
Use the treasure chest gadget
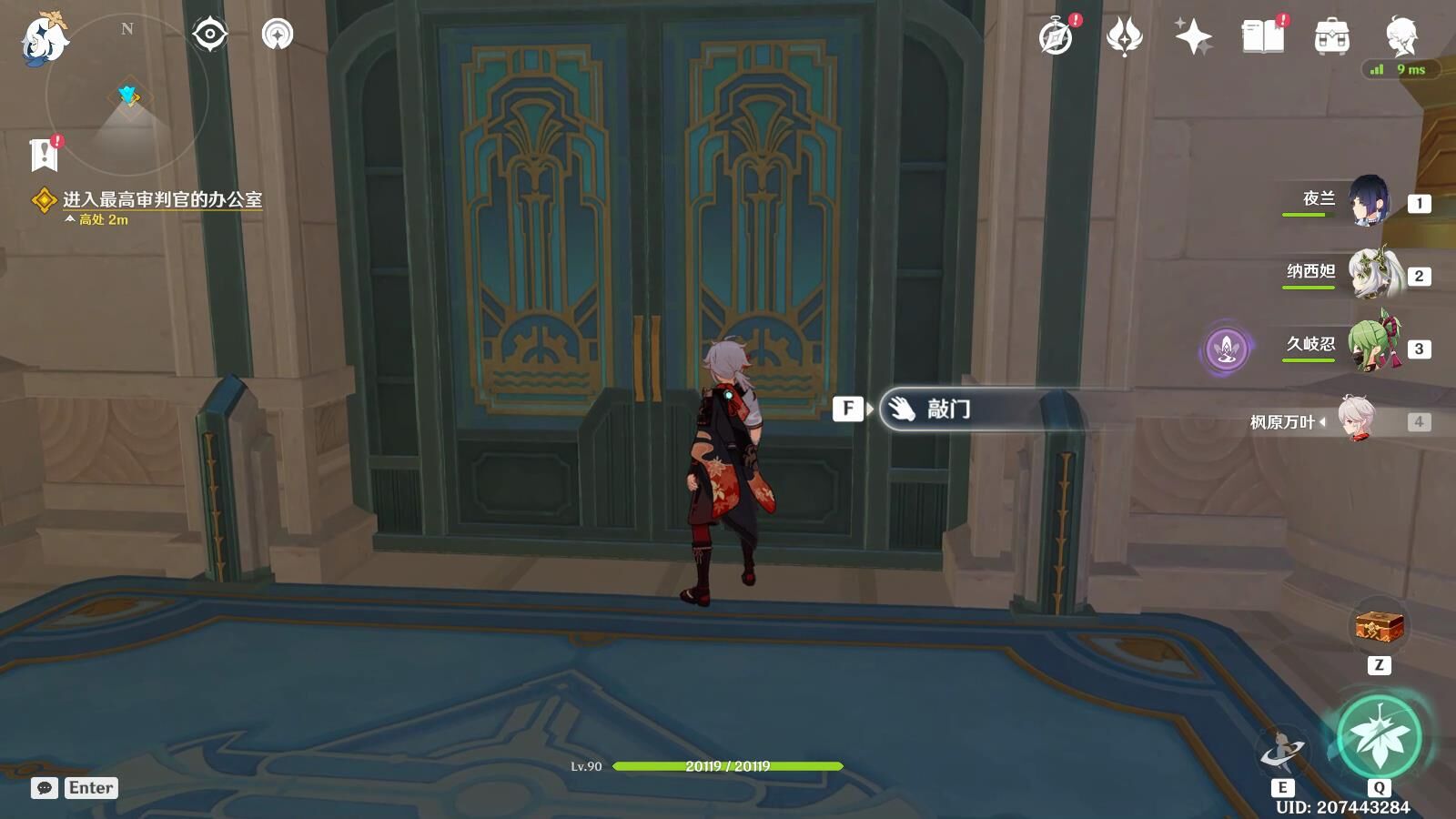pyautogui.click(x=1379, y=626)
